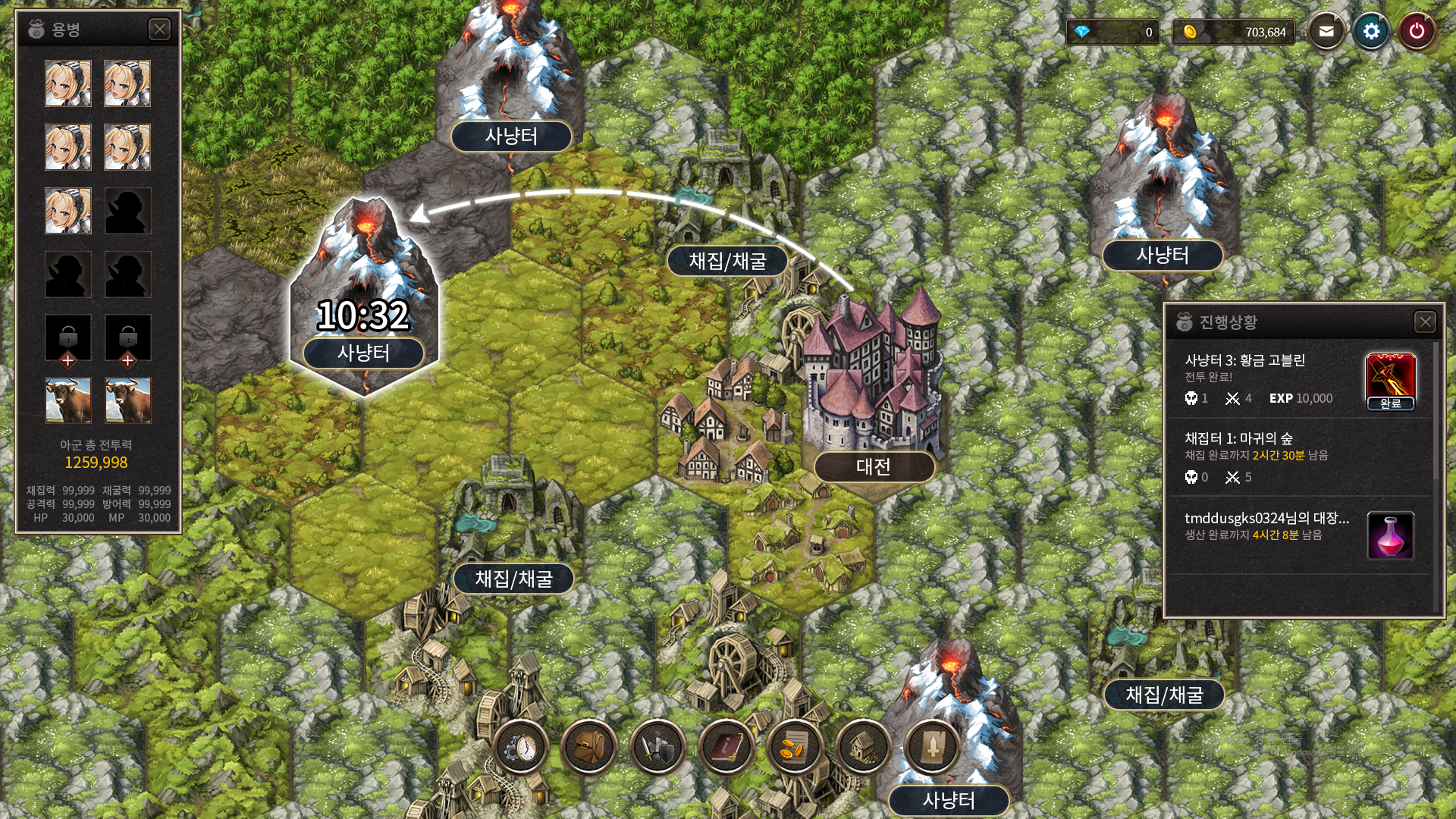The height and width of the screenshot is (819, 1456).
Task: Open the info book
Action: pyautogui.click(x=726, y=748)
